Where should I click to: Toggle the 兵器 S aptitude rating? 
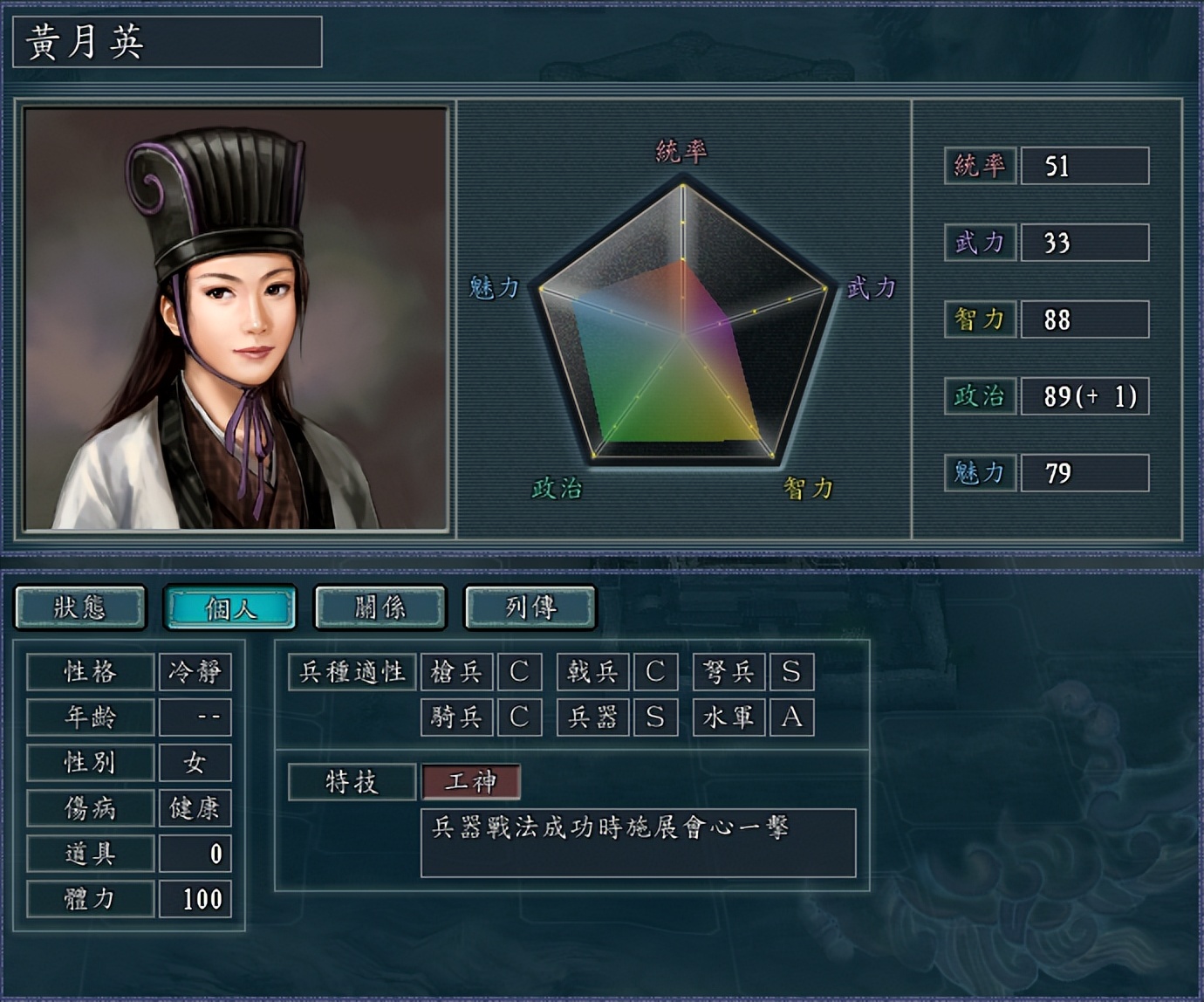click(656, 717)
